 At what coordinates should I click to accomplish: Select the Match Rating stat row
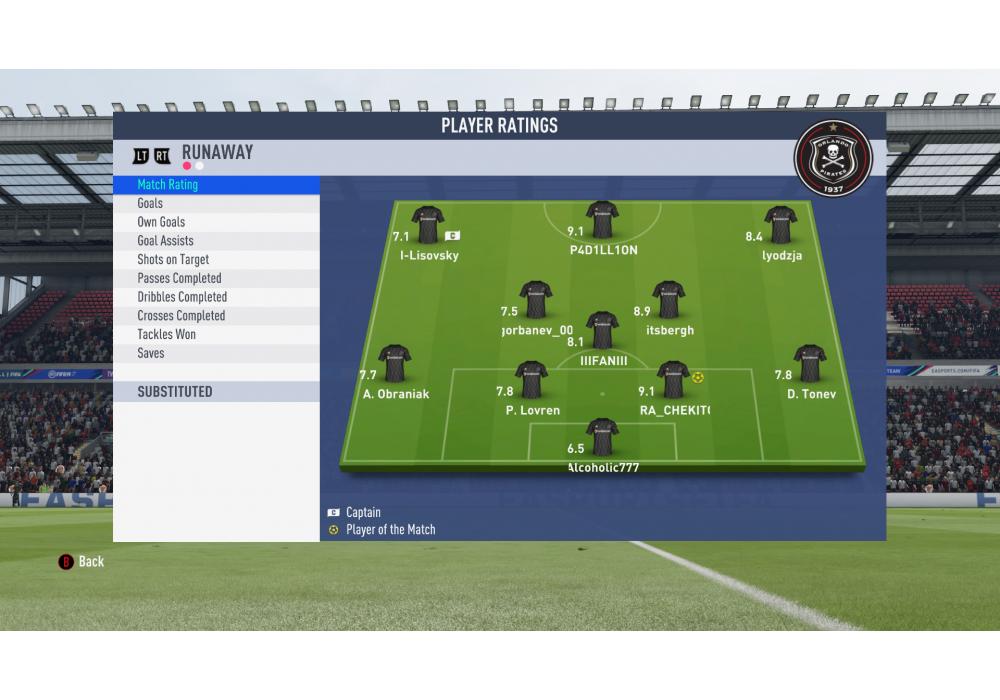click(x=168, y=185)
